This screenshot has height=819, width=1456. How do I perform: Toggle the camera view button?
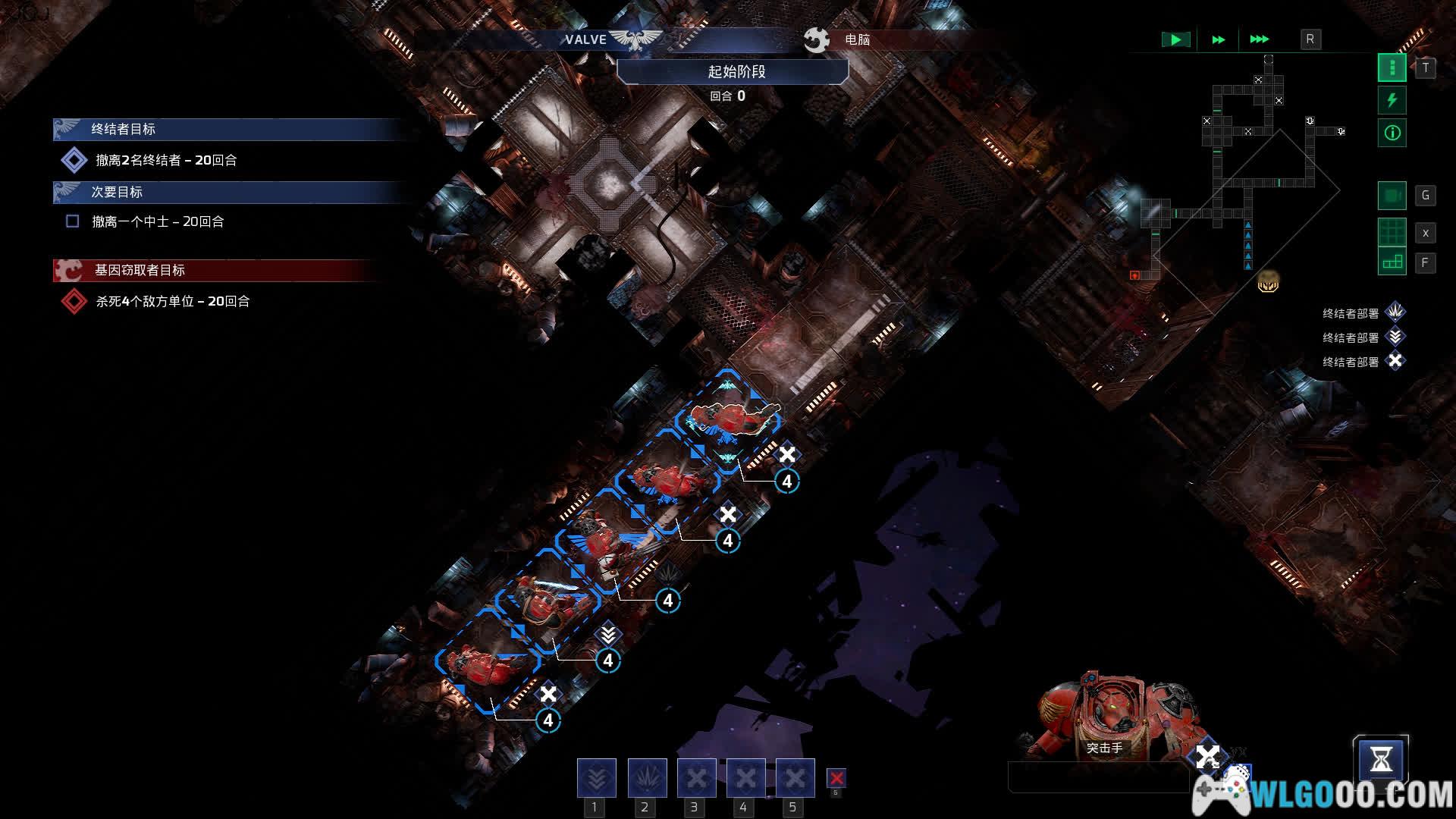tap(1392, 196)
